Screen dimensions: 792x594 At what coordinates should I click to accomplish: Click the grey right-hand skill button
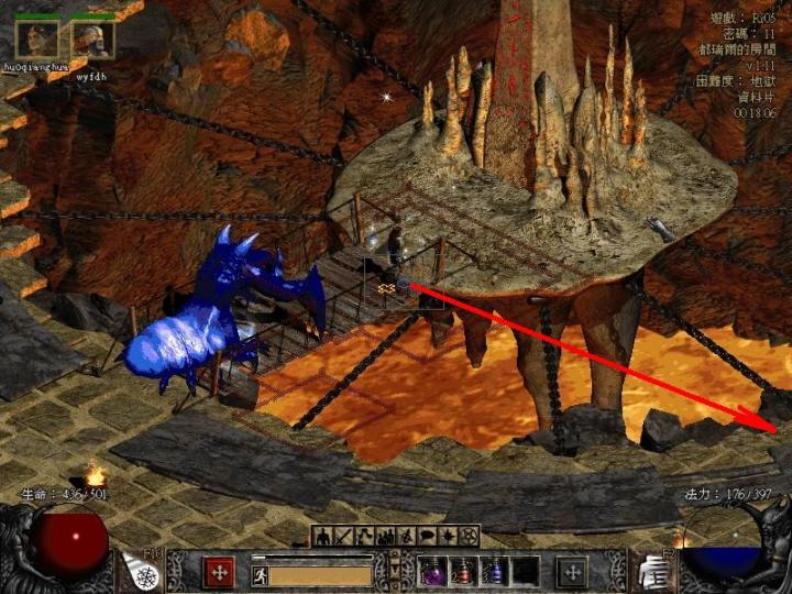point(572,572)
